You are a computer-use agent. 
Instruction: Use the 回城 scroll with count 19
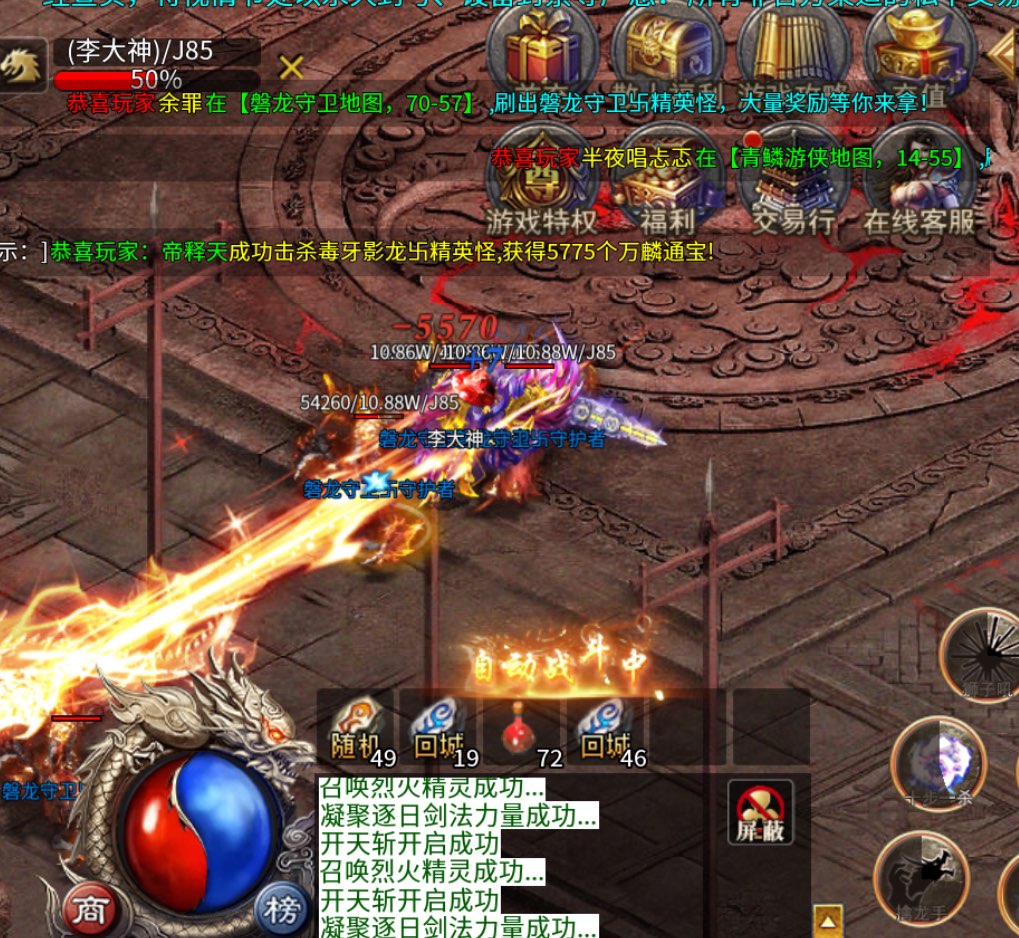439,728
